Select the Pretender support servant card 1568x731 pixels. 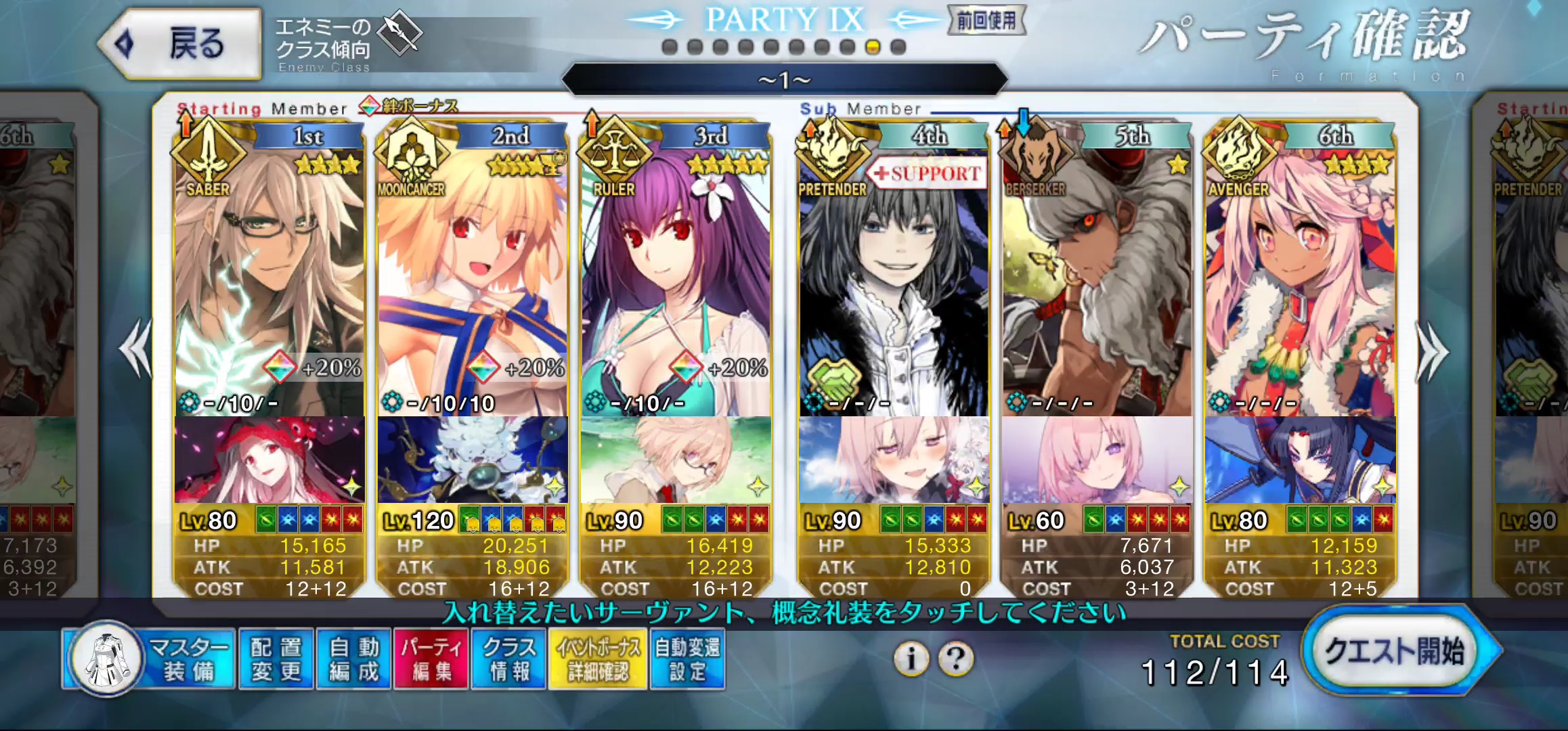[894, 284]
